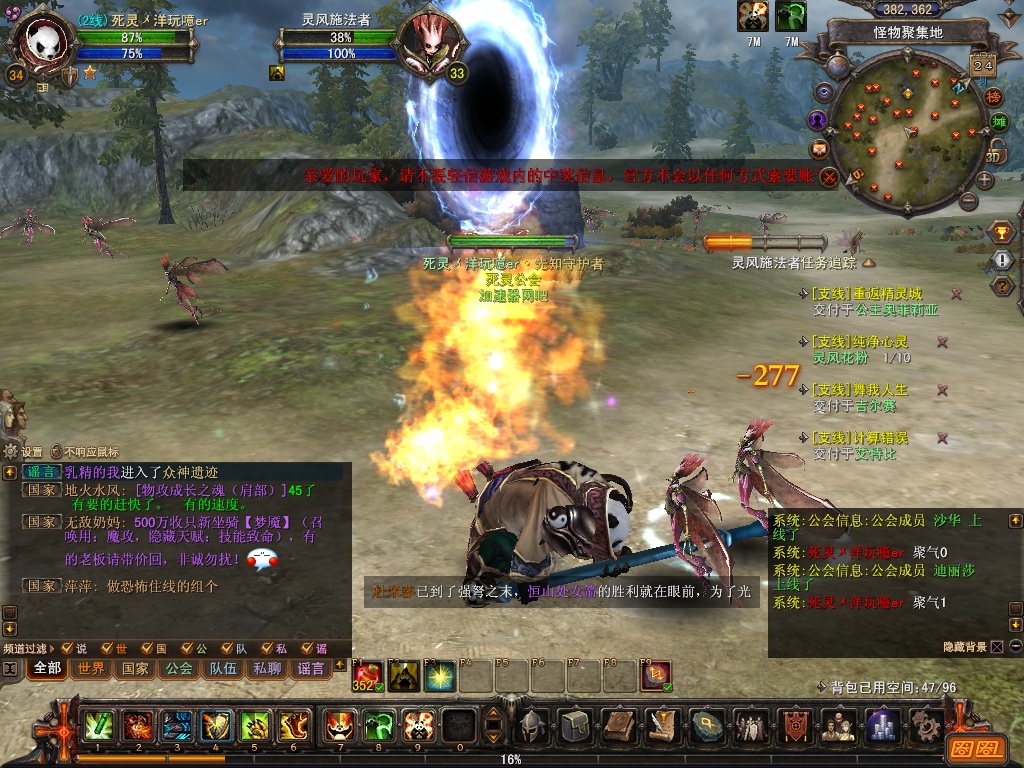This screenshot has width=1024, height=768.
Task: Click the 公主奥菲莉亚 quest NPC link
Action: tap(896, 310)
